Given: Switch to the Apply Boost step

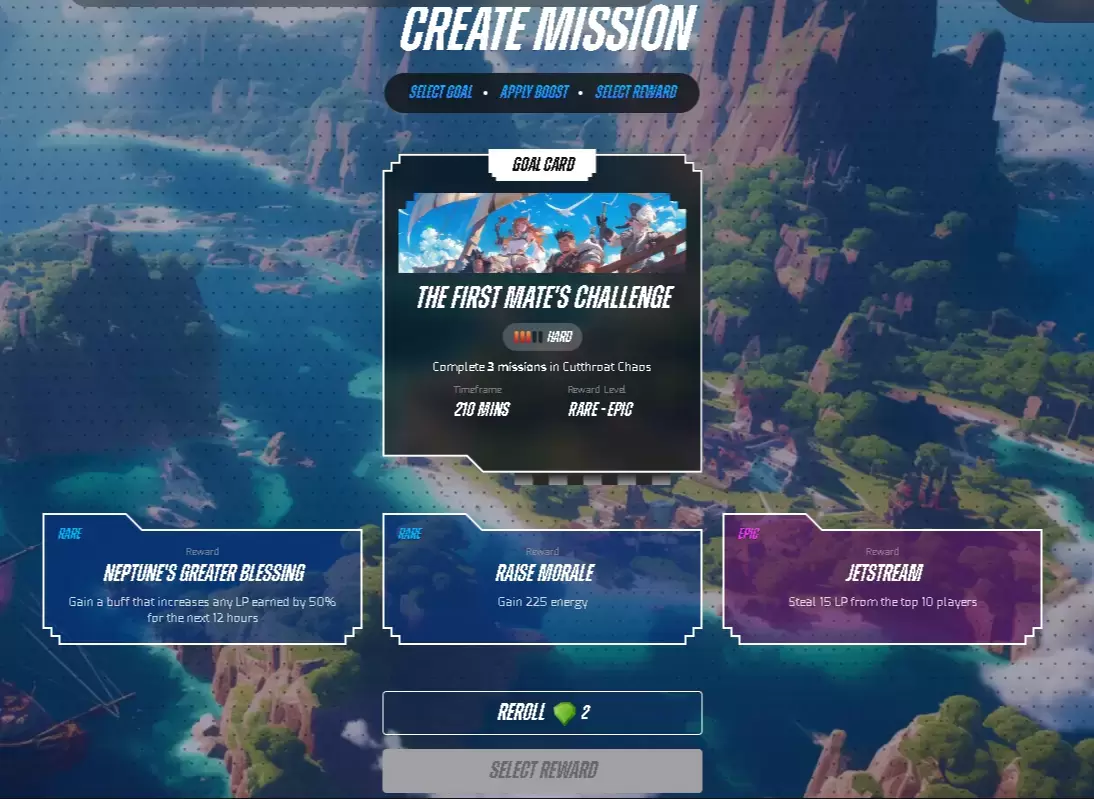Looking at the screenshot, I should coord(534,92).
